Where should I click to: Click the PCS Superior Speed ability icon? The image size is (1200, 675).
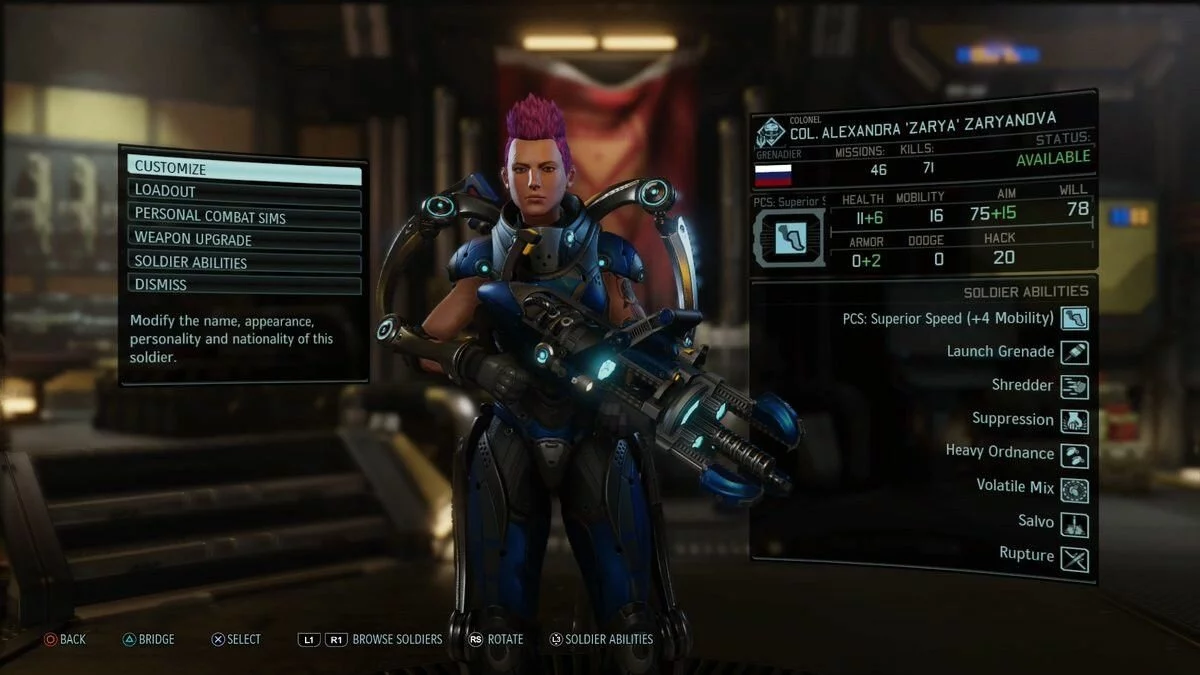point(1074,319)
